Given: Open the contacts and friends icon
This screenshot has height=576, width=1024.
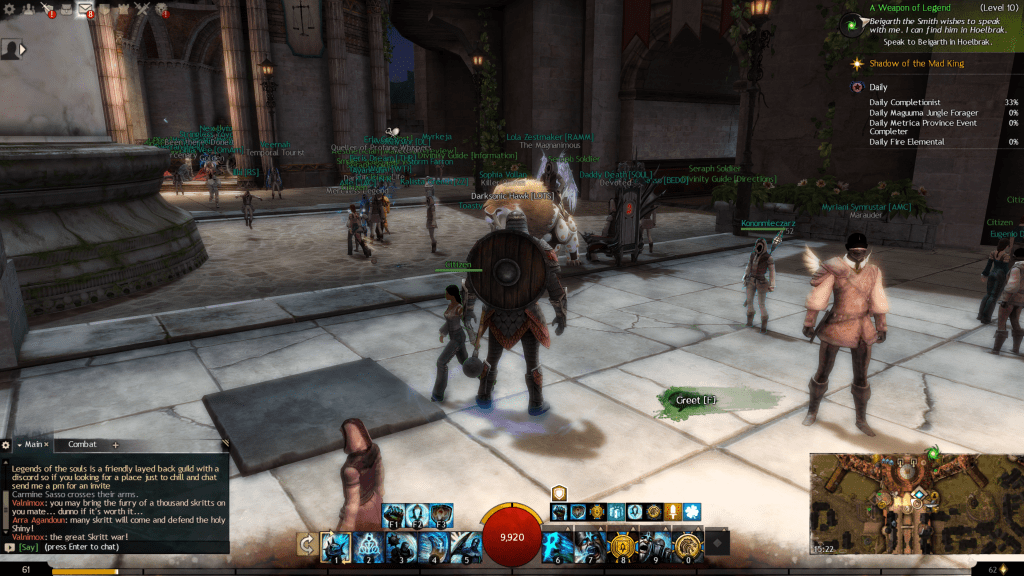Looking at the screenshot, I should 27,10.
